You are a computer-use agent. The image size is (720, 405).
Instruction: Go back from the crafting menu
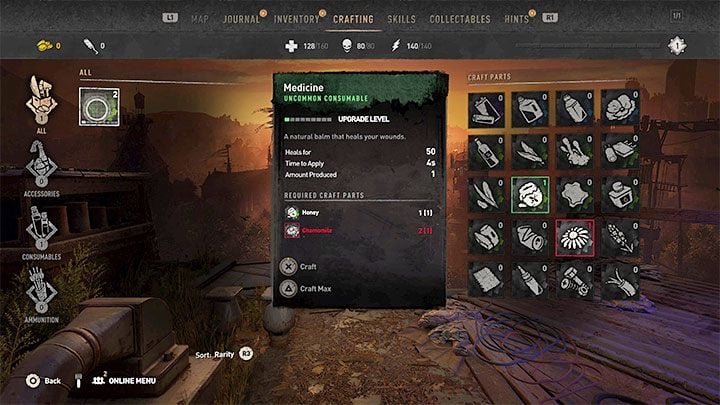44,381
